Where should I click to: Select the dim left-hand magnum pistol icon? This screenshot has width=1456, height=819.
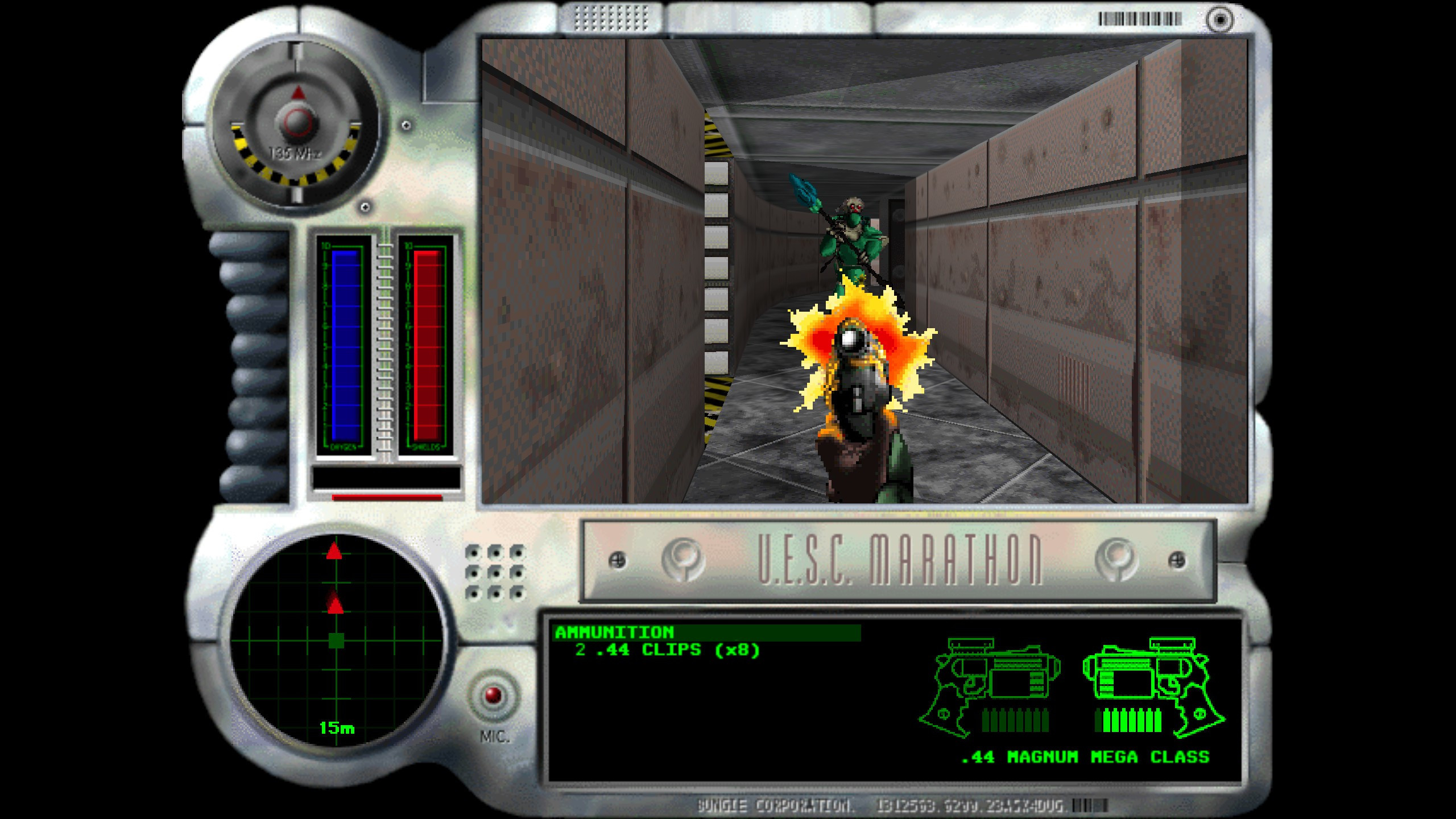pos(992,687)
